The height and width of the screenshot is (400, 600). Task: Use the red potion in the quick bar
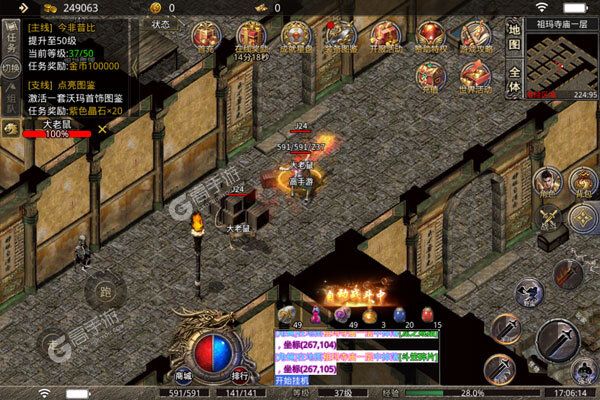tap(397, 314)
